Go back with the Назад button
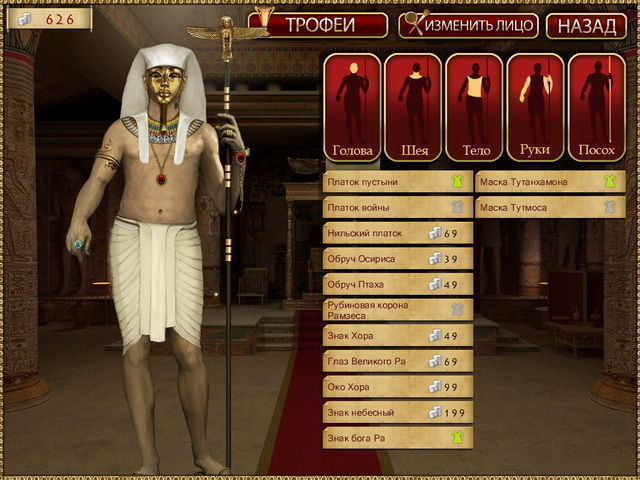Image resolution: width=640 pixels, height=480 pixels. 586,25
